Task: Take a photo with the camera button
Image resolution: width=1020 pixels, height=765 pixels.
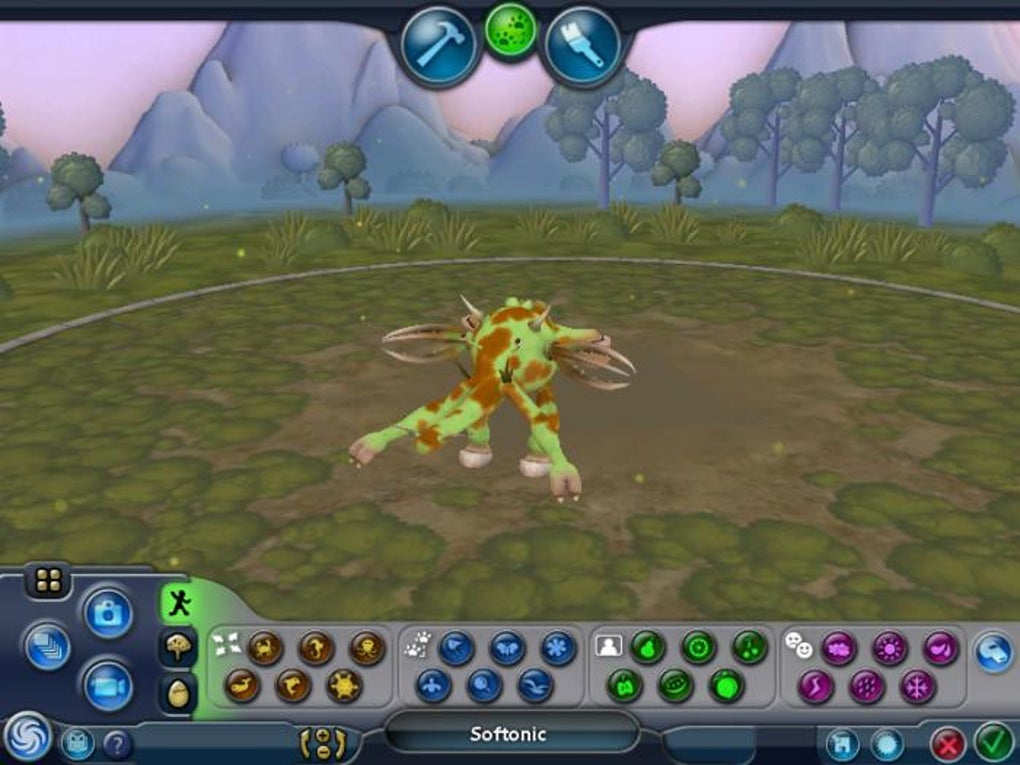Action: (x=107, y=612)
